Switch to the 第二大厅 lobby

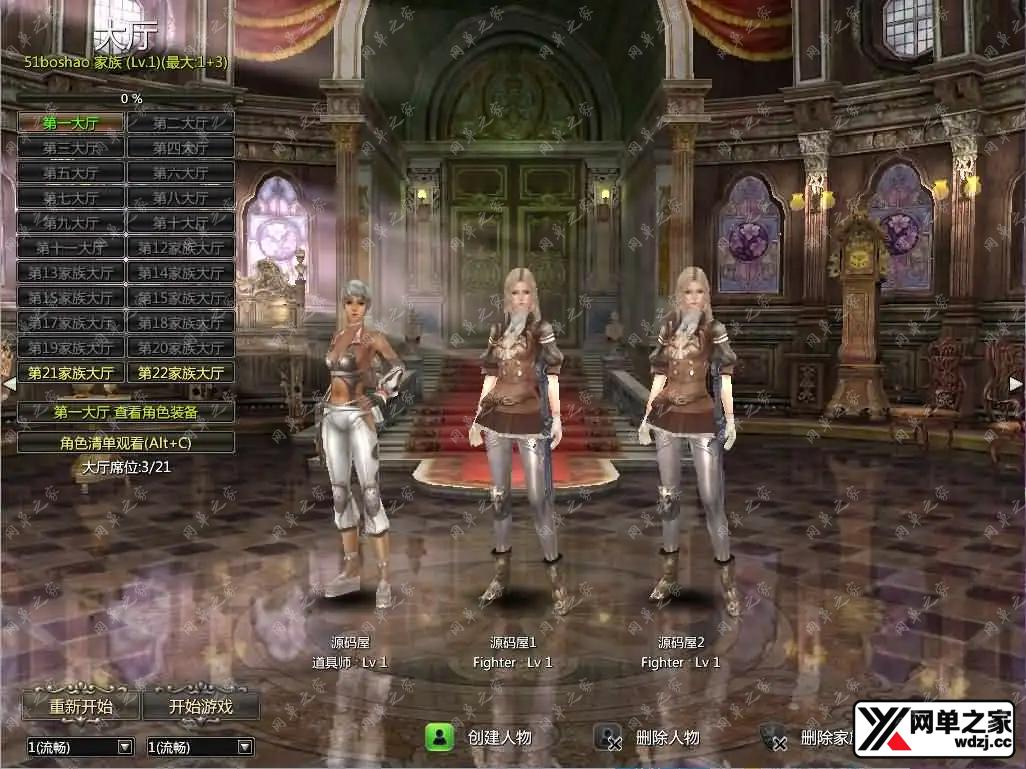pos(181,122)
